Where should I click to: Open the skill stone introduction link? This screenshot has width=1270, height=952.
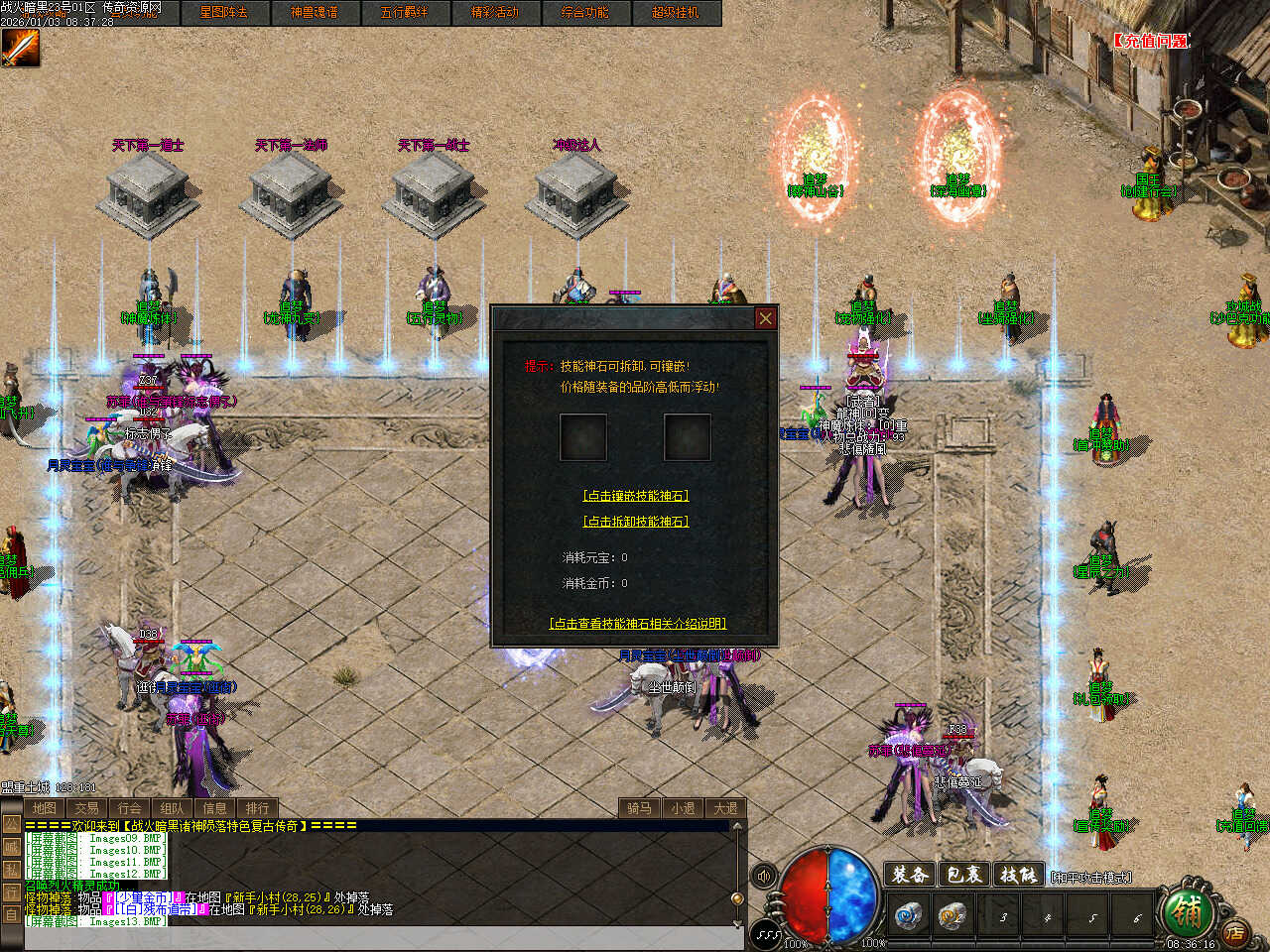click(x=638, y=624)
